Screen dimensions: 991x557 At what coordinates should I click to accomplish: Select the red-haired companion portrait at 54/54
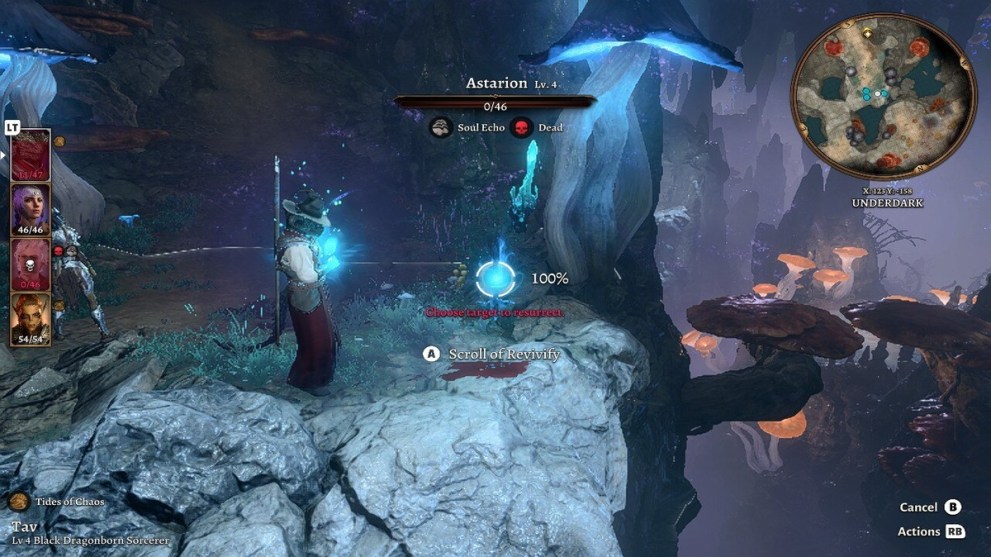click(30, 316)
